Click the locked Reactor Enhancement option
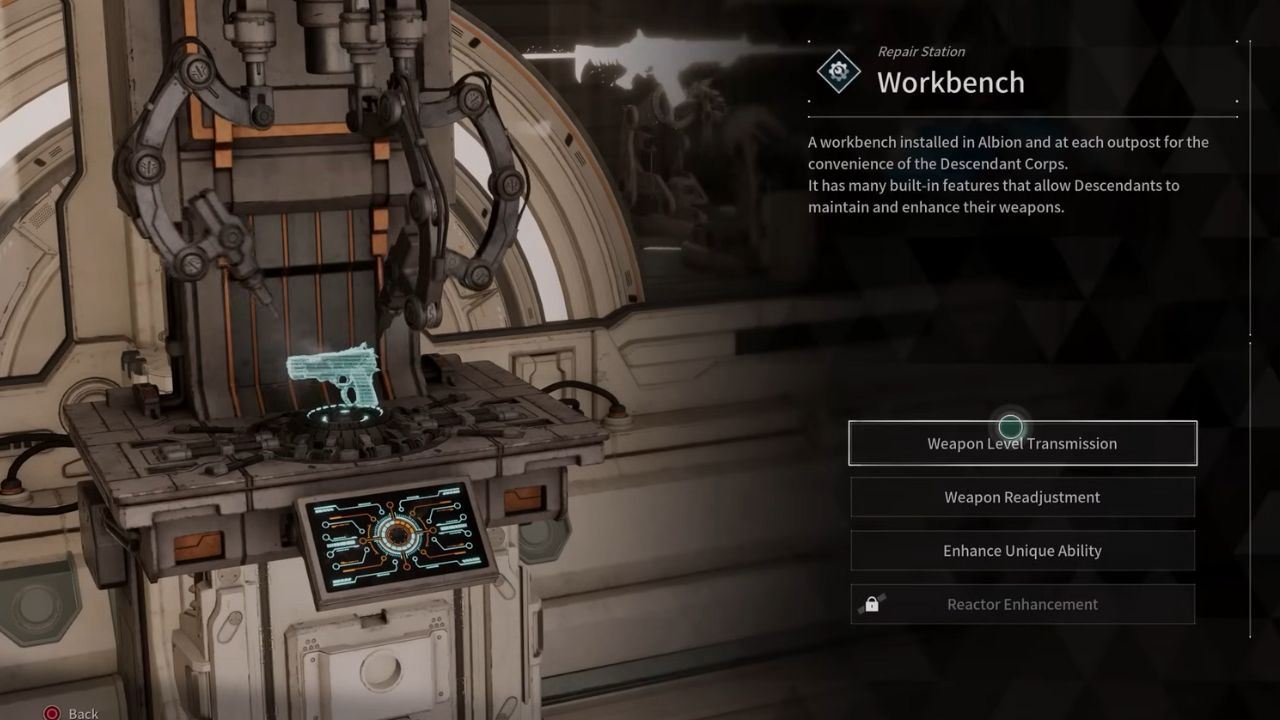This screenshot has width=1280, height=720. pyautogui.click(x=1023, y=604)
